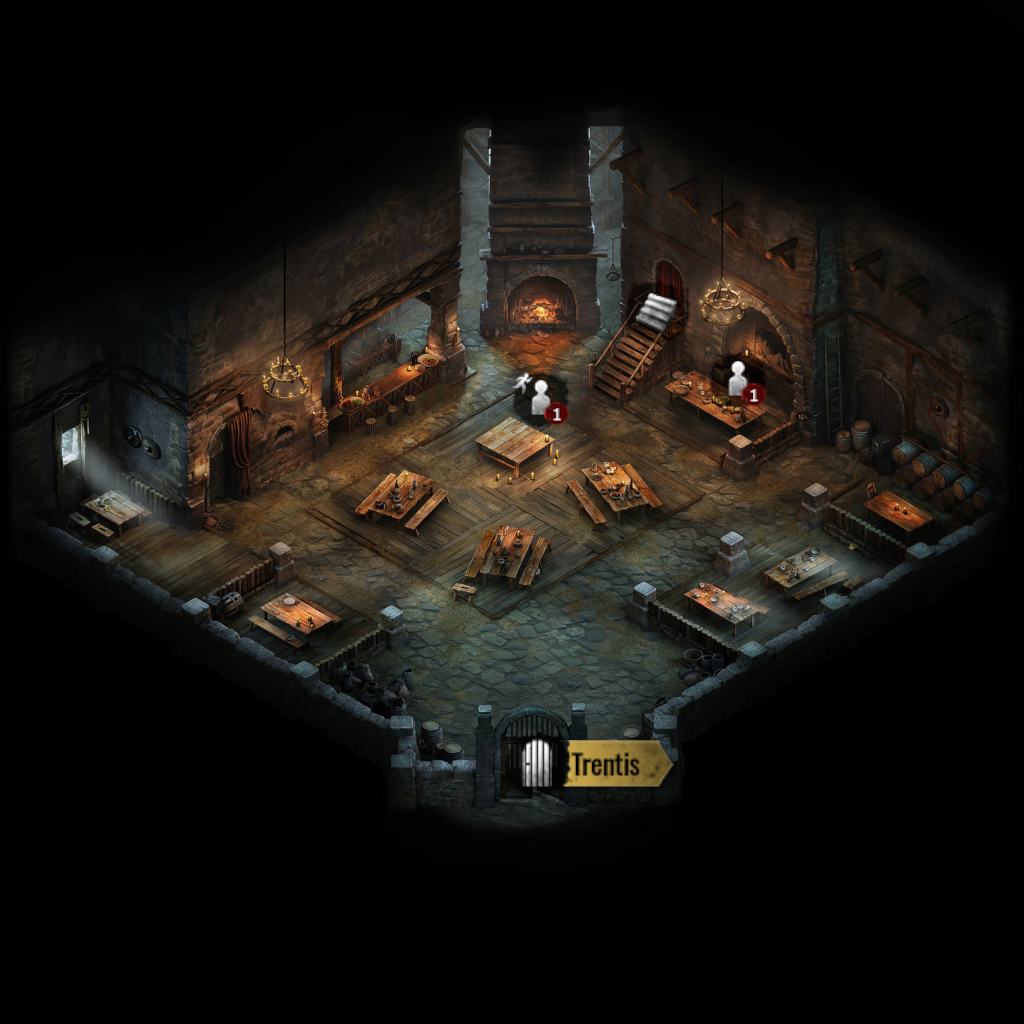The width and height of the screenshot is (1024, 1024).
Task: Click the white gate door icon
Action: (x=537, y=765)
